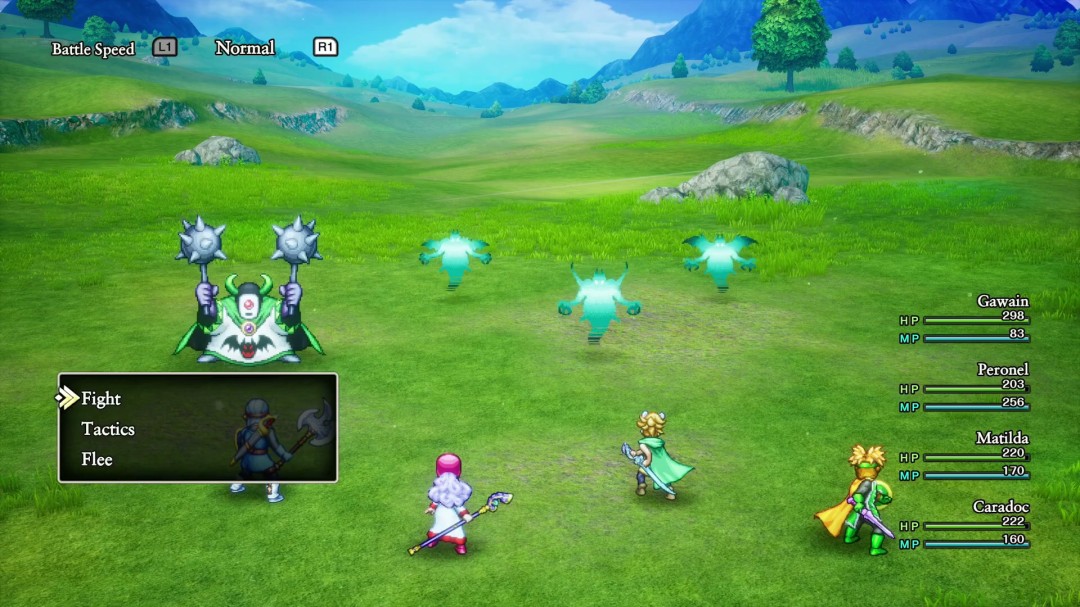The height and width of the screenshot is (607, 1080).
Task: Select Caradoc's party status entry
Action: click(x=965, y=525)
